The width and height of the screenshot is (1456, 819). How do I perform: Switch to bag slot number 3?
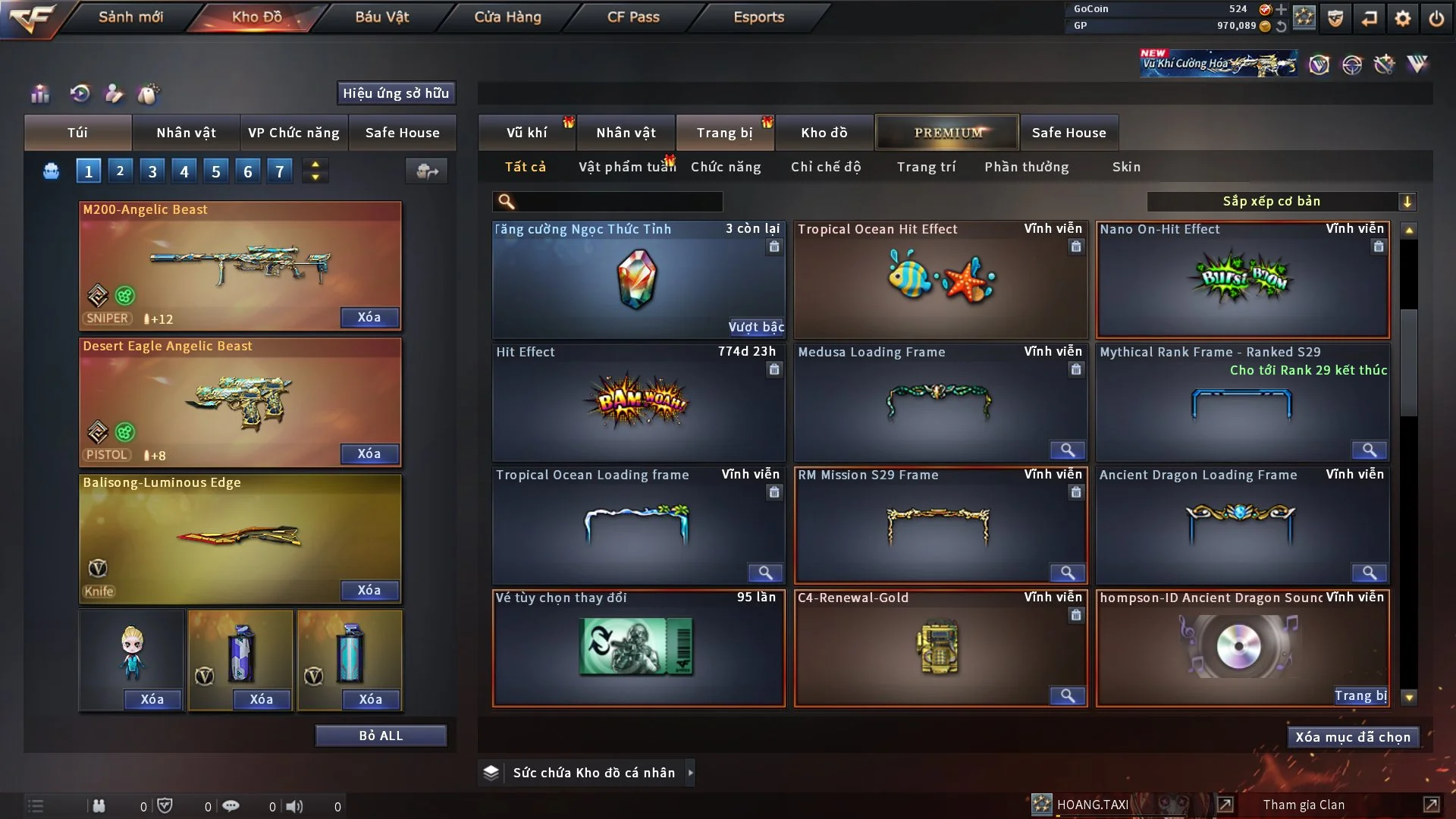coord(152,171)
